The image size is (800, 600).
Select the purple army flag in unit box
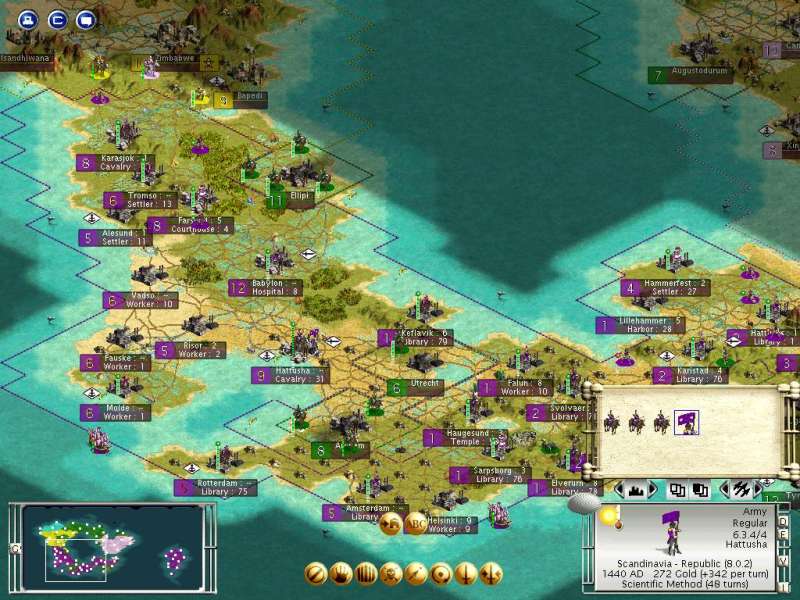point(686,422)
